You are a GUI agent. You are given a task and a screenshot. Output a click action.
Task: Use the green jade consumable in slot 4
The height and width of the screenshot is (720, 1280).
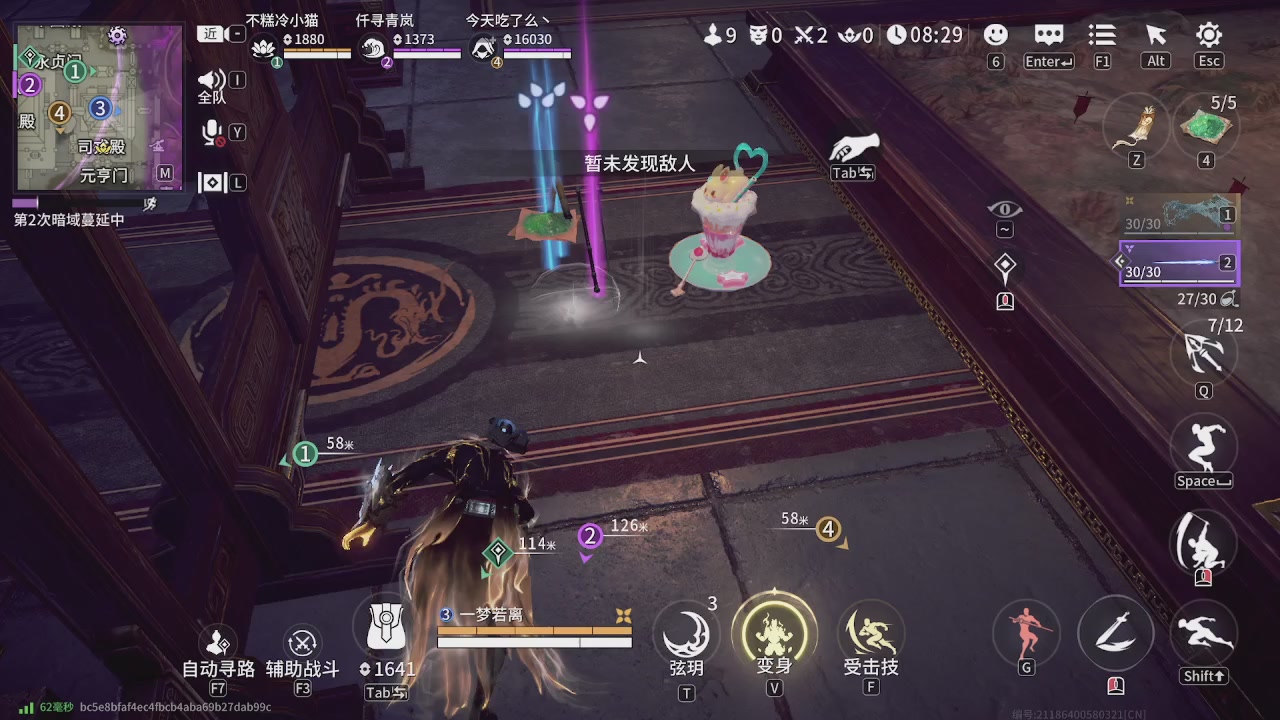point(1205,127)
